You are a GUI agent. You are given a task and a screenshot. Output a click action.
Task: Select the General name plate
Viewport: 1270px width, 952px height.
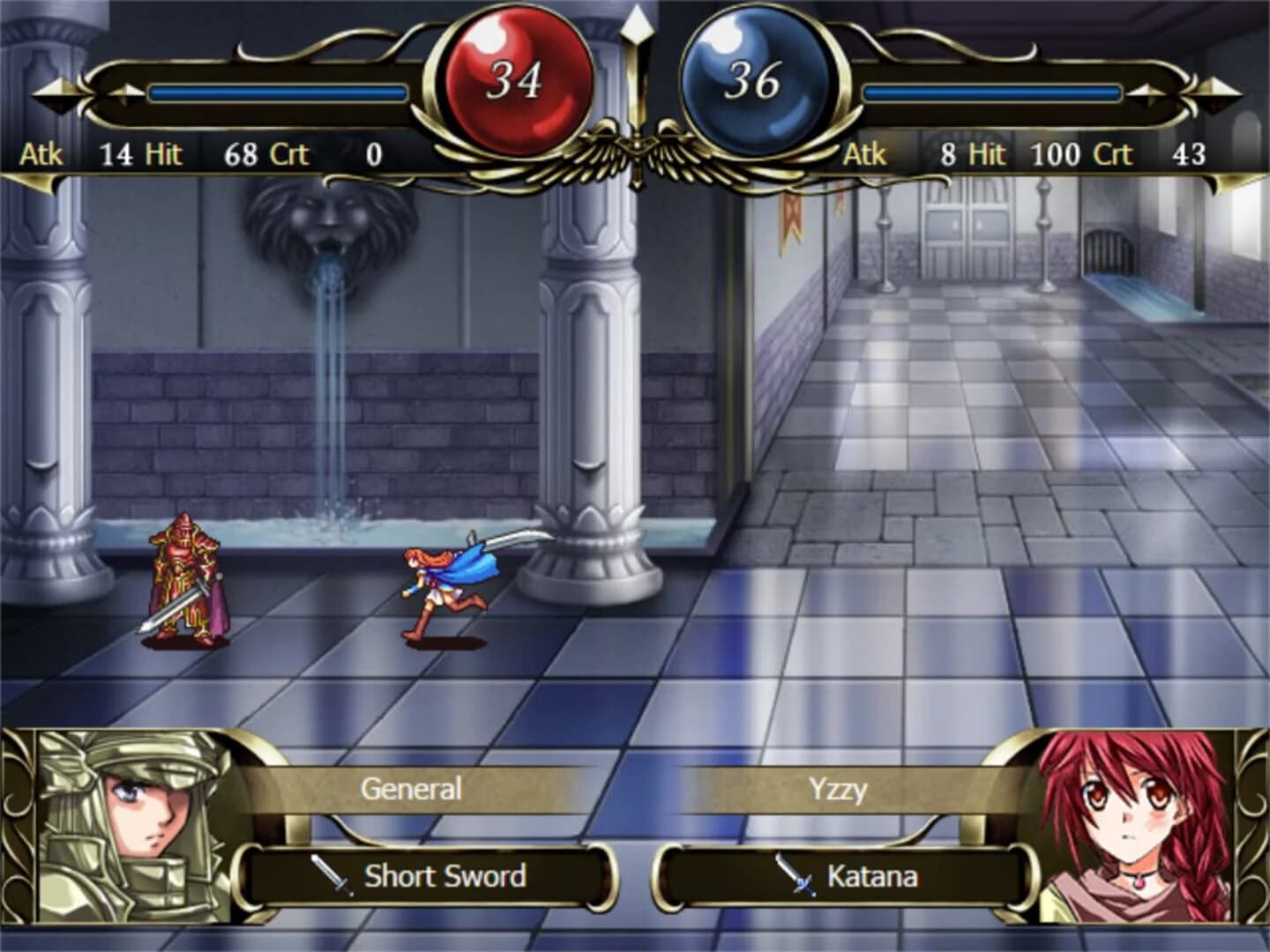point(412,787)
